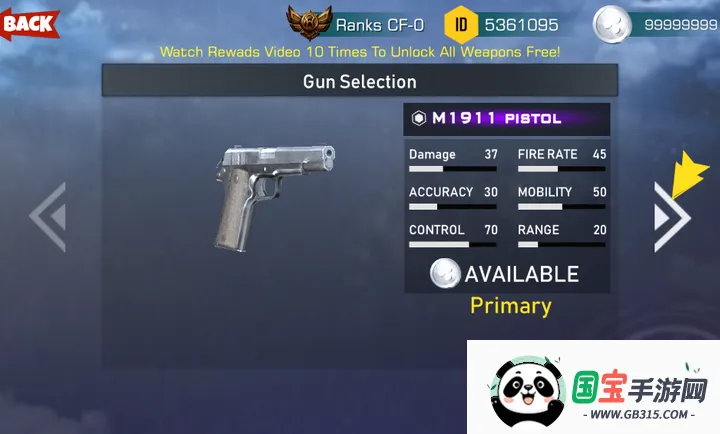
Task: Open the Ranks CF-0 badge
Action: pyautogui.click(x=308, y=22)
